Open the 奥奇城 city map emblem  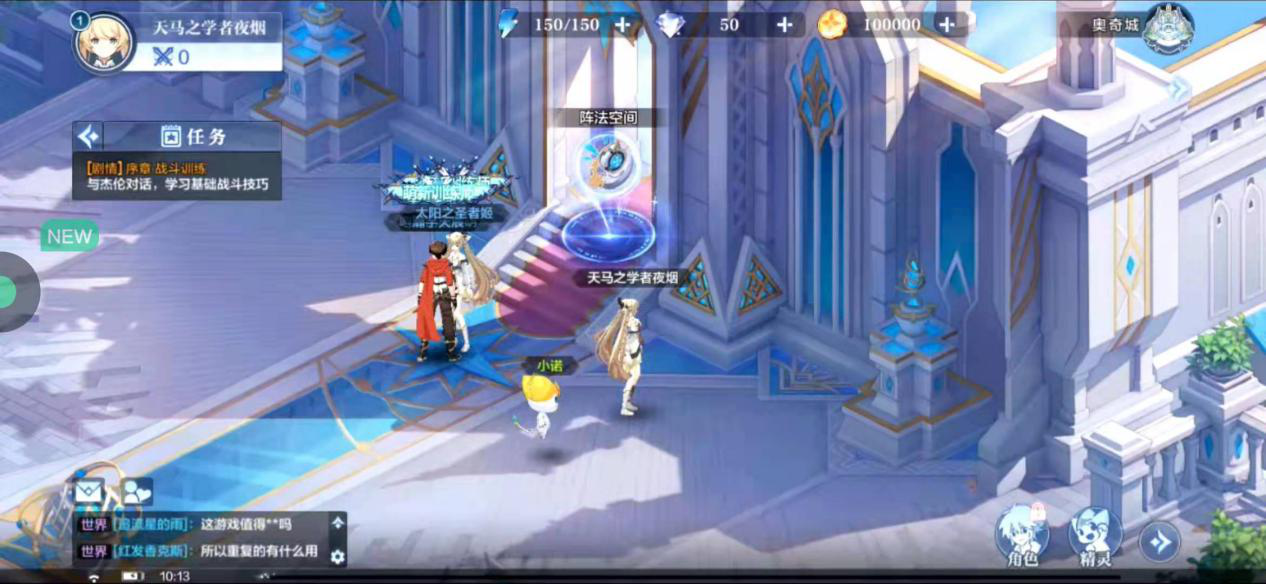[x=1168, y=27]
